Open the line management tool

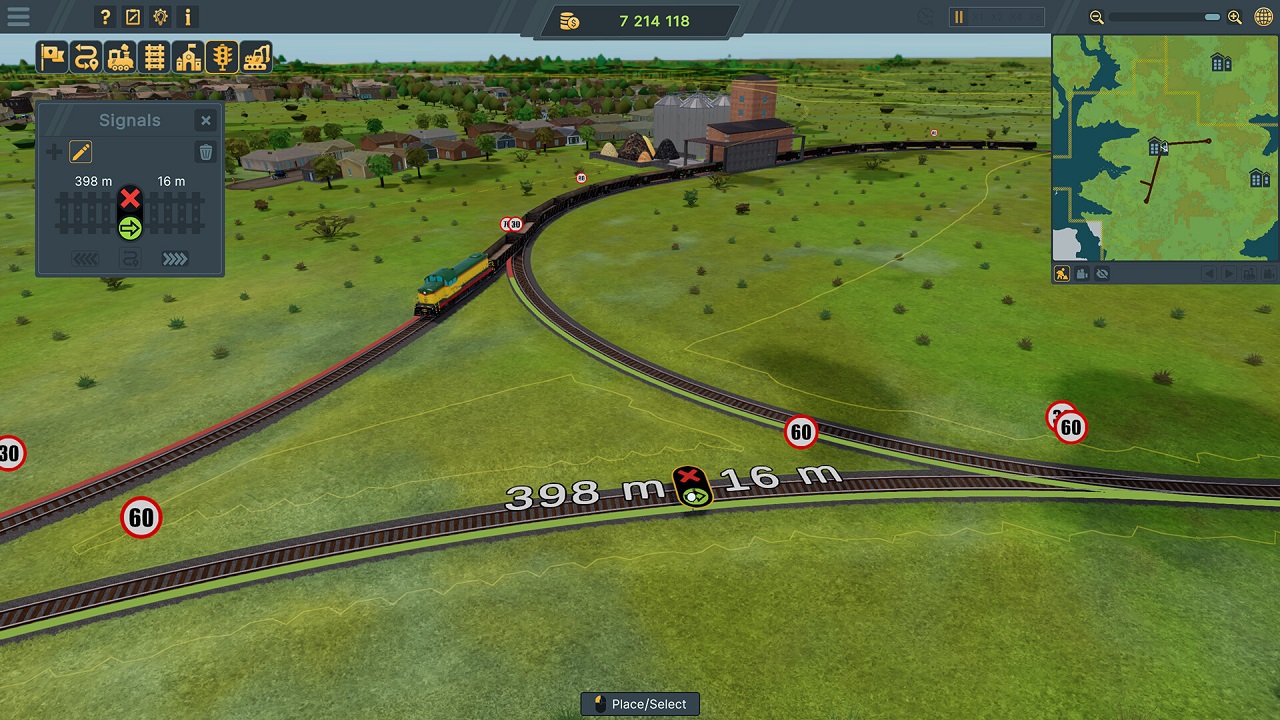pos(86,57)
